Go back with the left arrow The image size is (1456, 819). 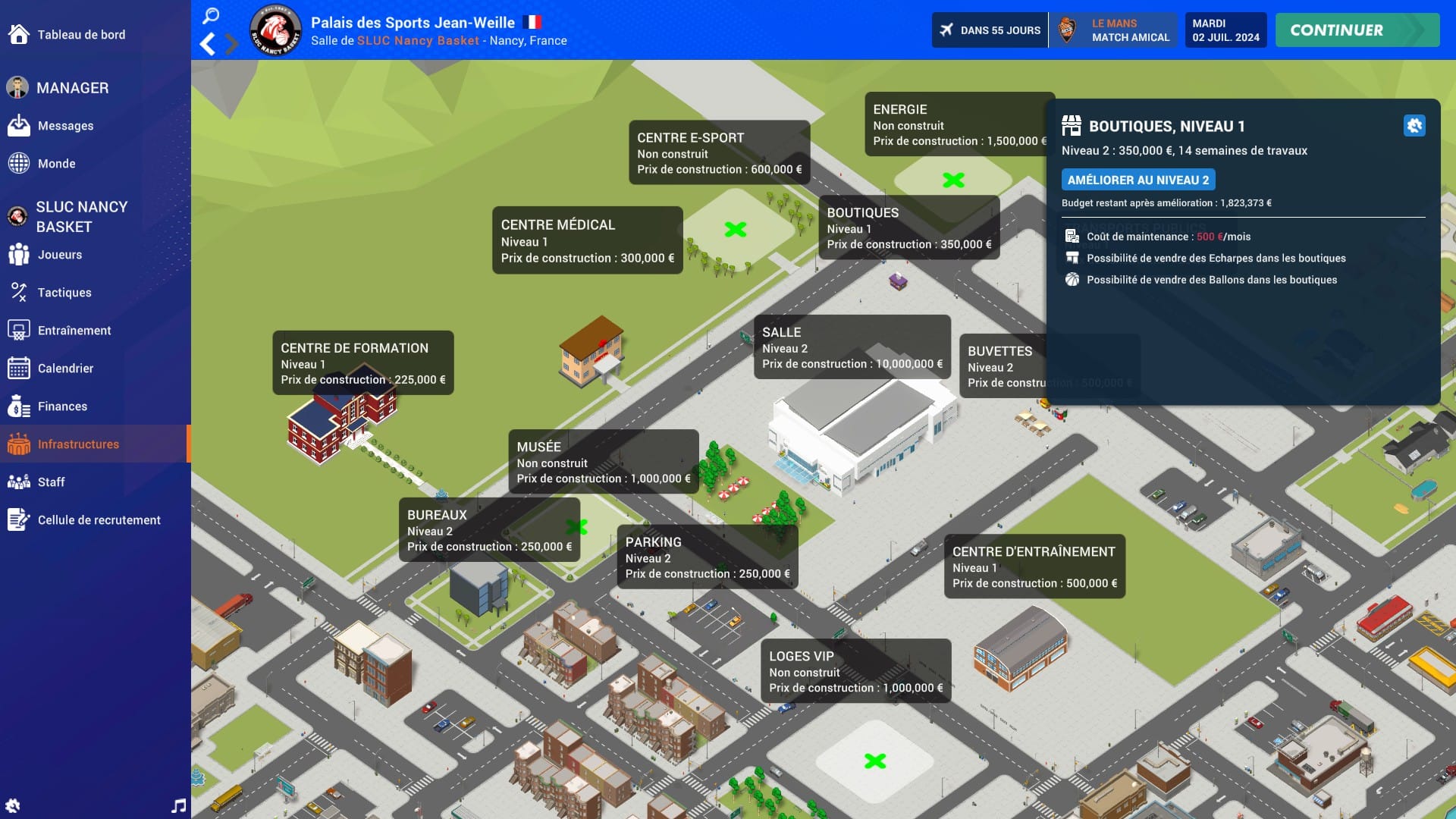pos(207,45)
